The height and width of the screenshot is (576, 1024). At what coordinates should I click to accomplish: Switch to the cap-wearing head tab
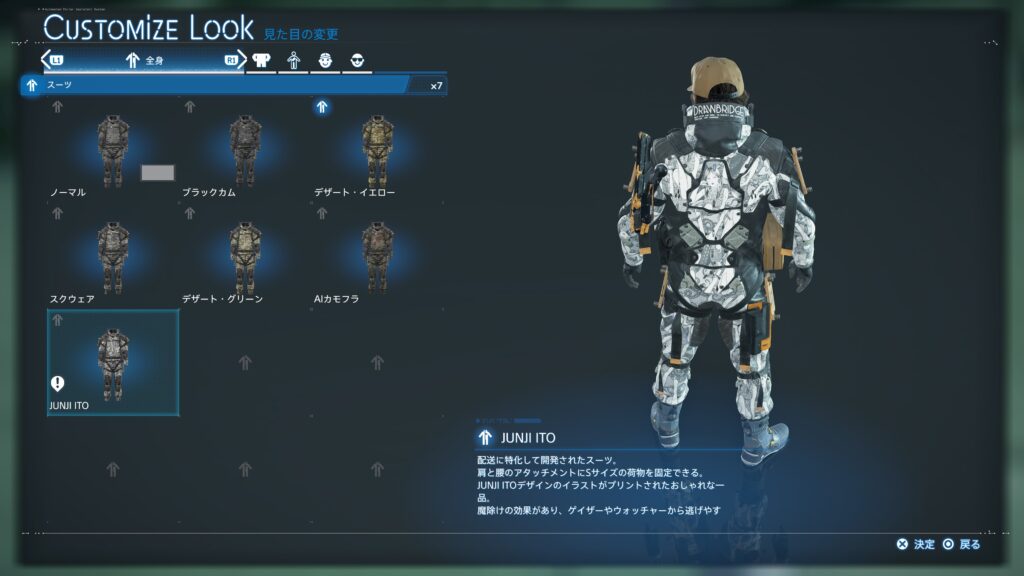coord(326,60)
